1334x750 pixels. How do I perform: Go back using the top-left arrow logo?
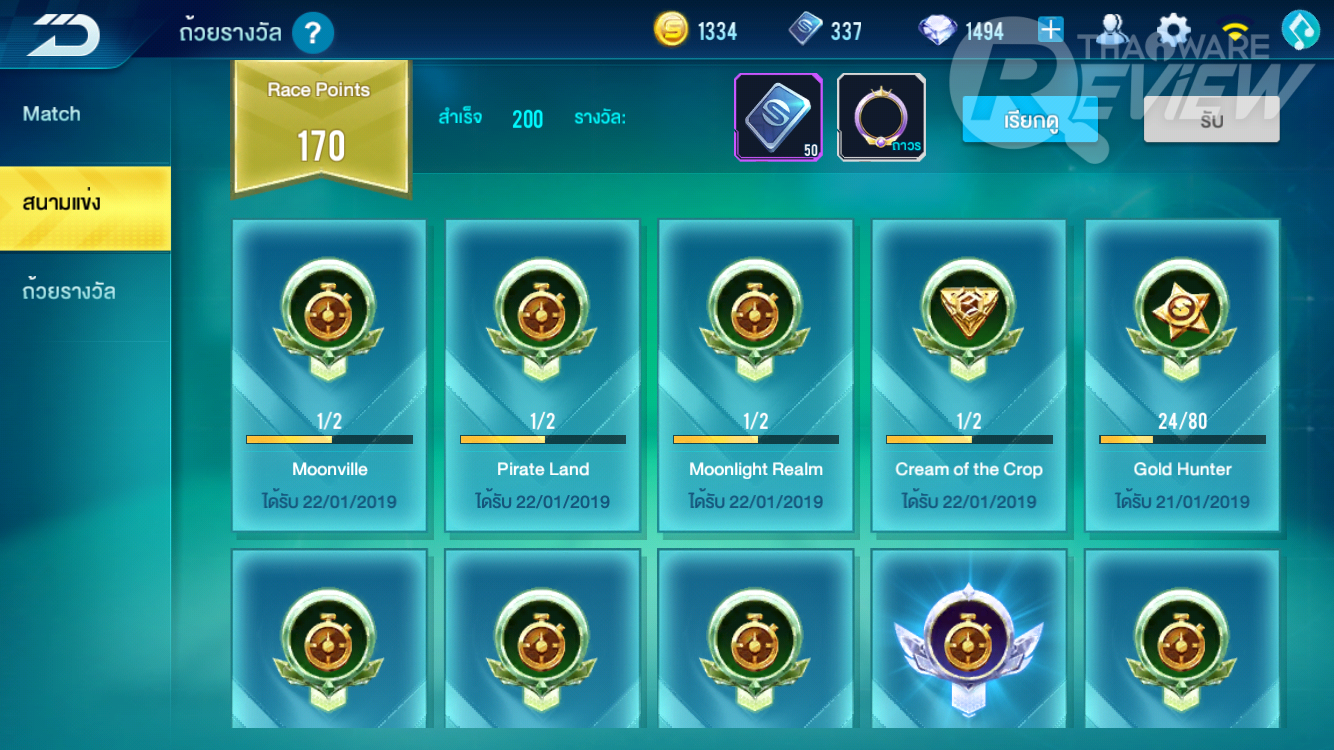pyautogui.click(x=62, y=34)
